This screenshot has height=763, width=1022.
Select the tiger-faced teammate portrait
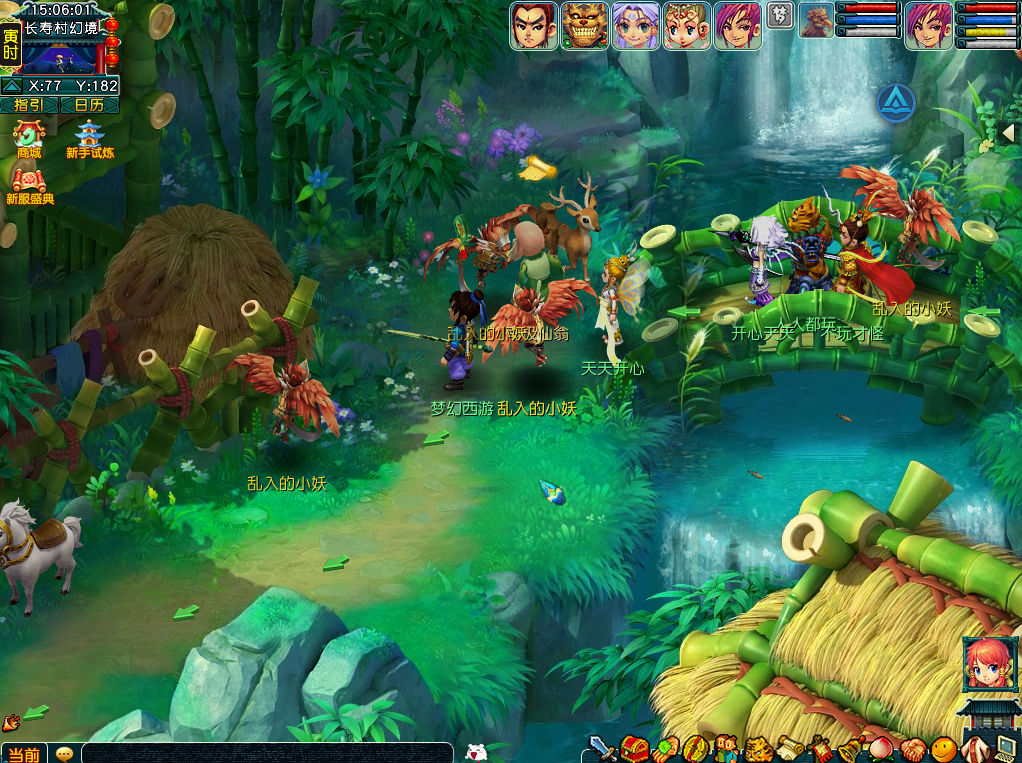(x=585, y=26)
